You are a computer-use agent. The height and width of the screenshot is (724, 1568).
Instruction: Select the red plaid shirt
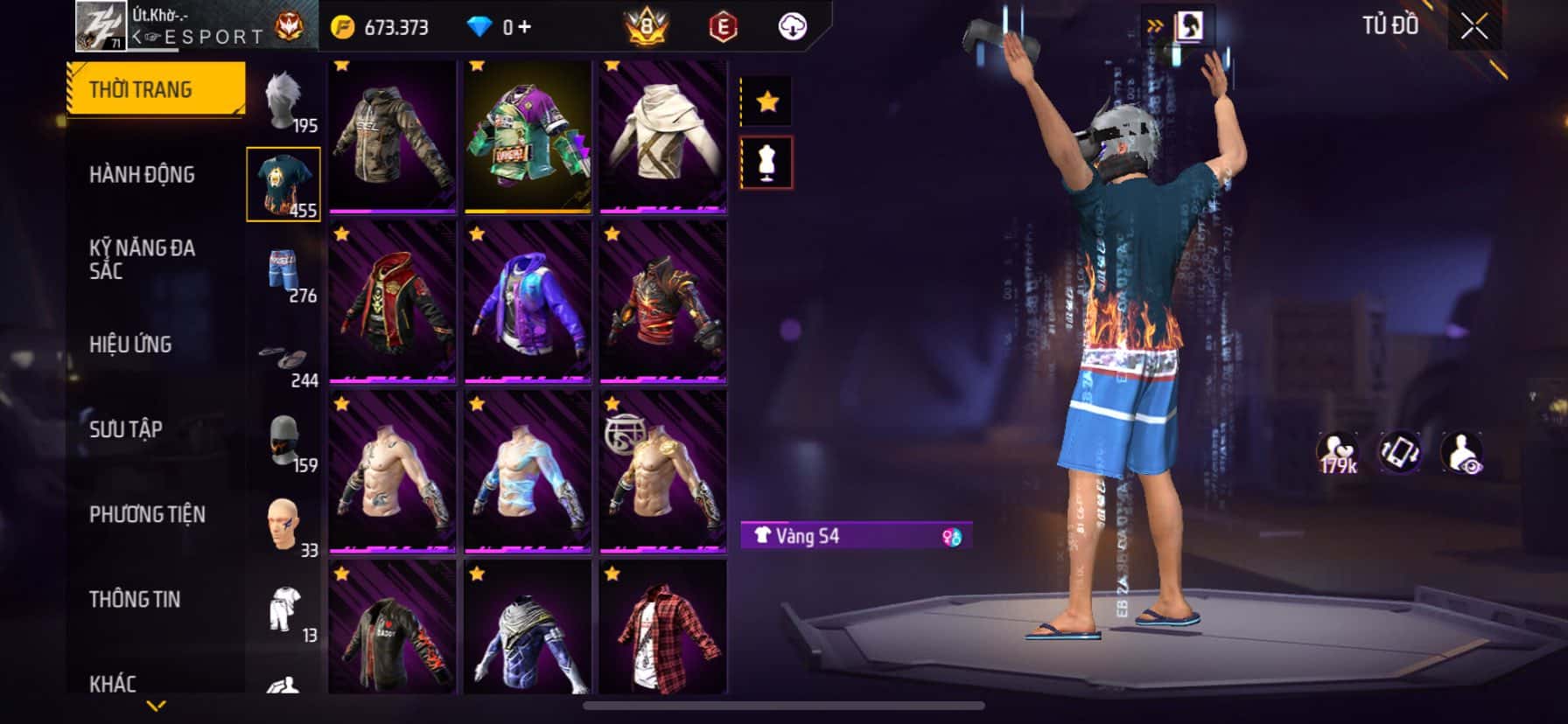(x=662, y=628)
